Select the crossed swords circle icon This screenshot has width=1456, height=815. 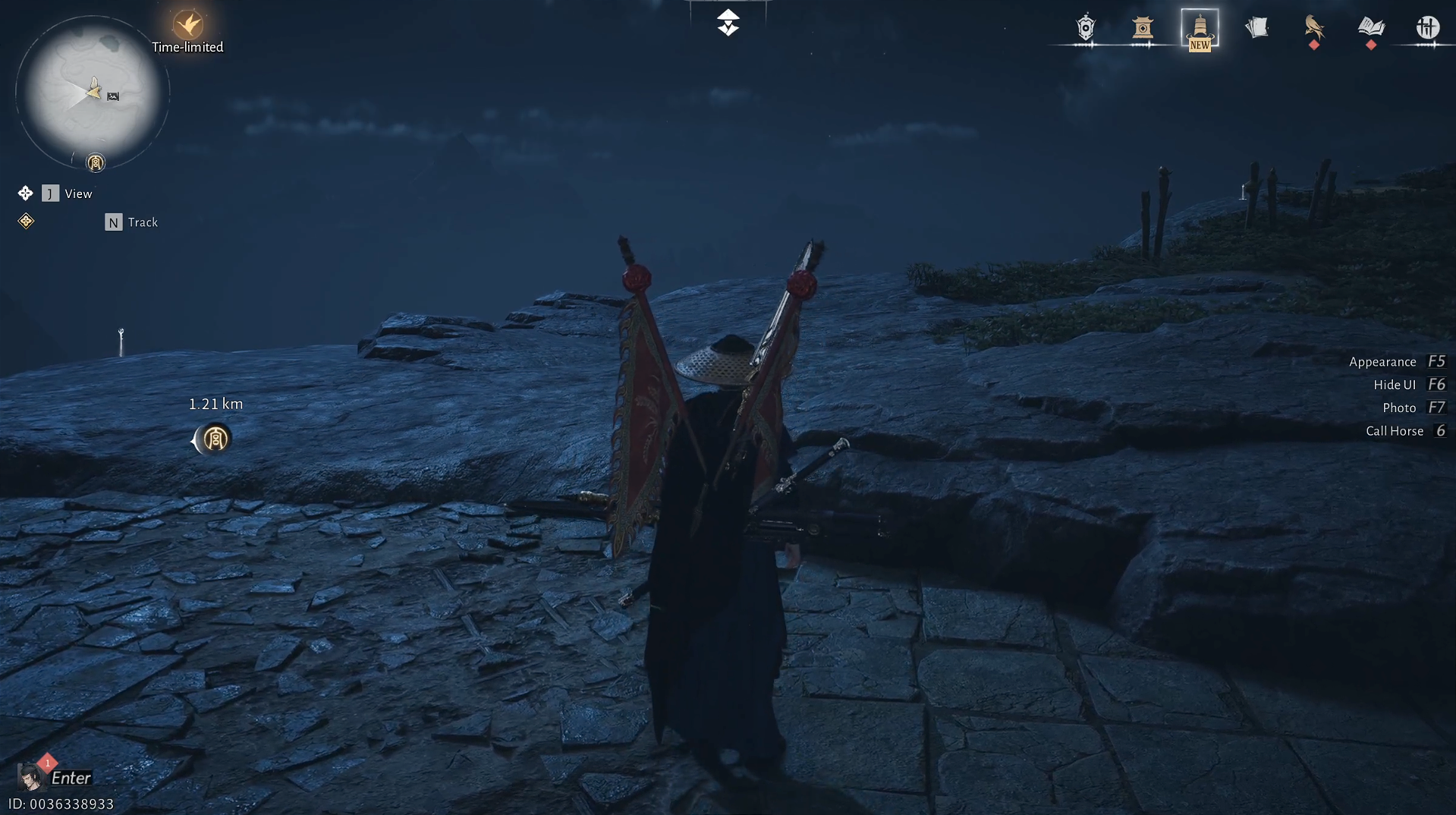1428,27
